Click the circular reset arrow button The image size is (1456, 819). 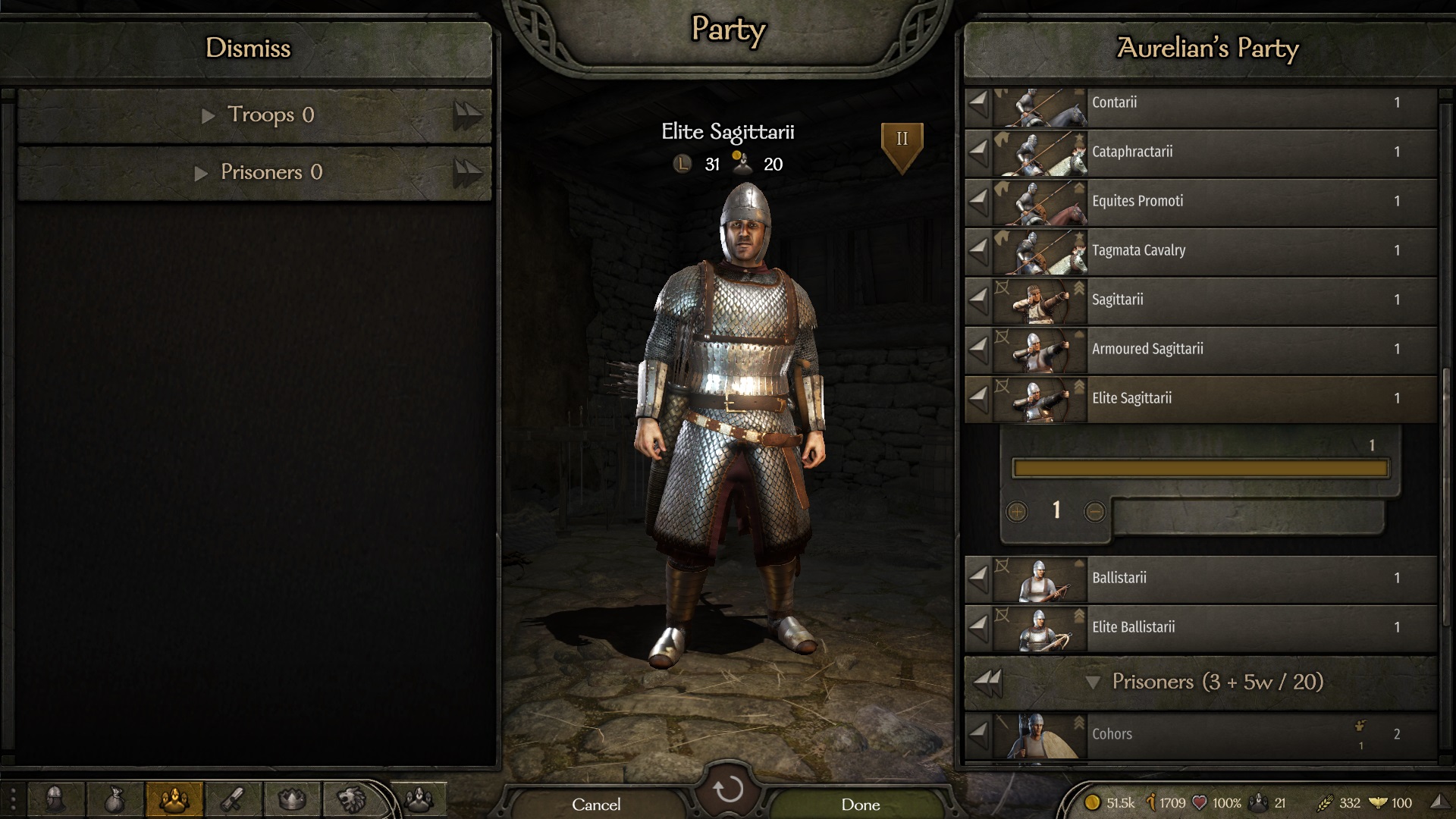[728, 789]
